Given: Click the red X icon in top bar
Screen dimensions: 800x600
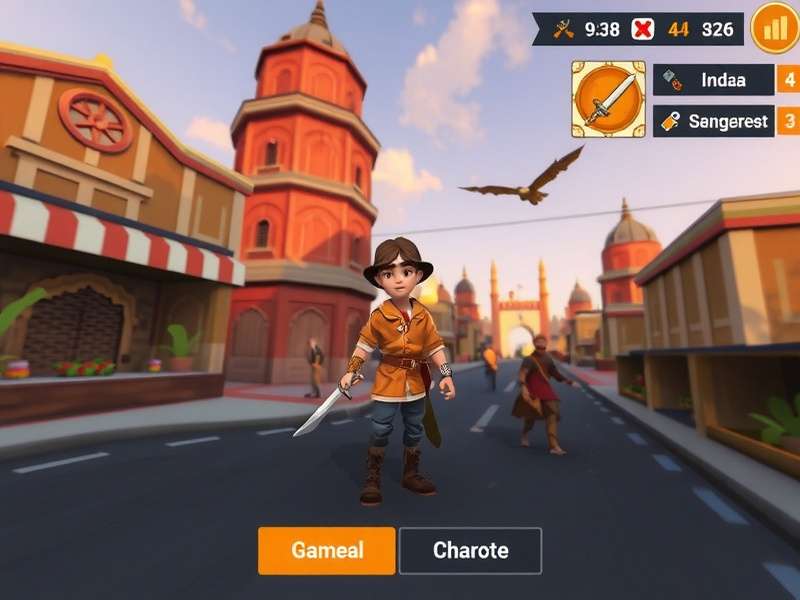Looking at the screenshot, I should click(643, 29).
